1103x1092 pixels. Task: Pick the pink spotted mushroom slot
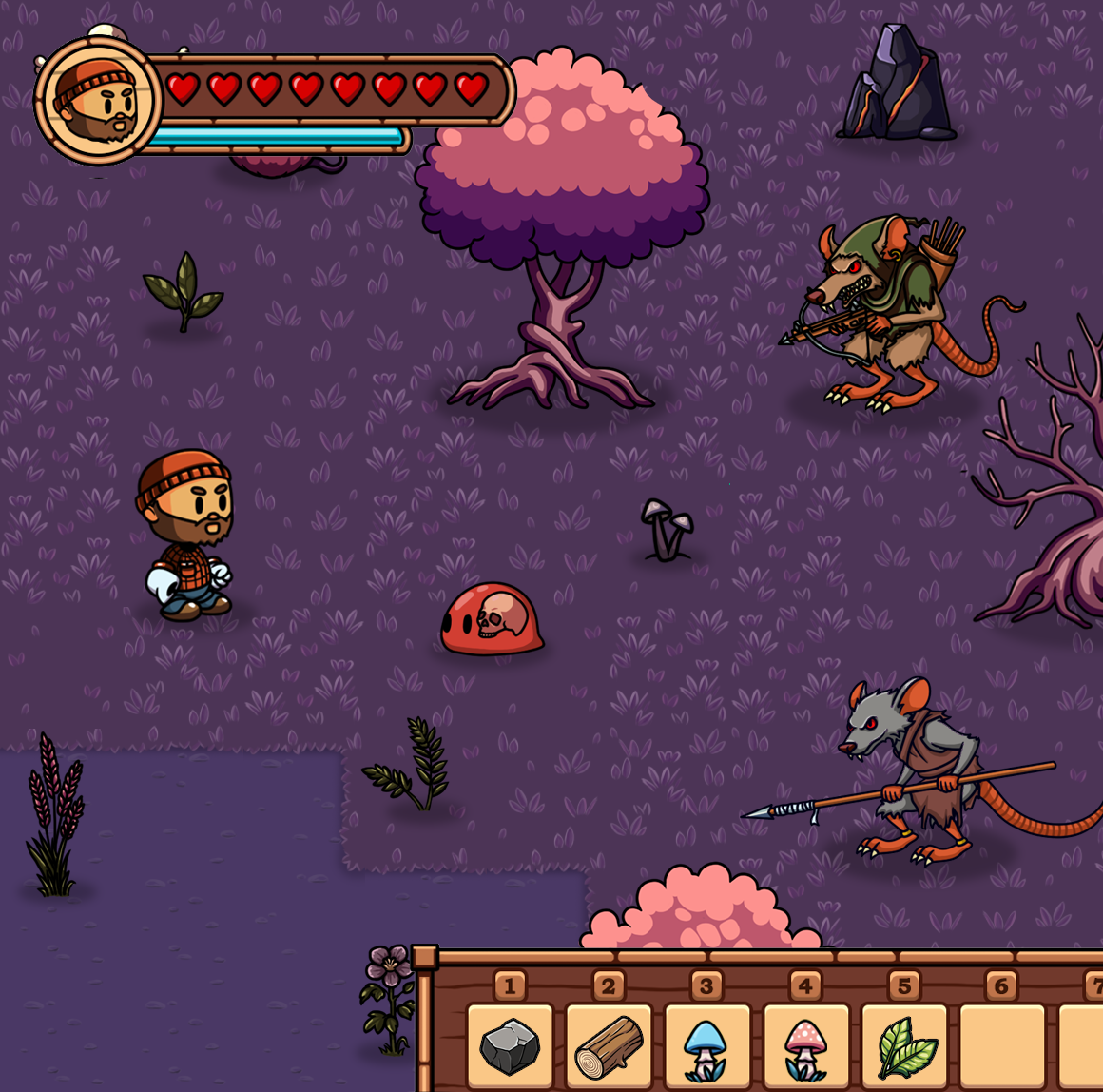[805, 1045]
